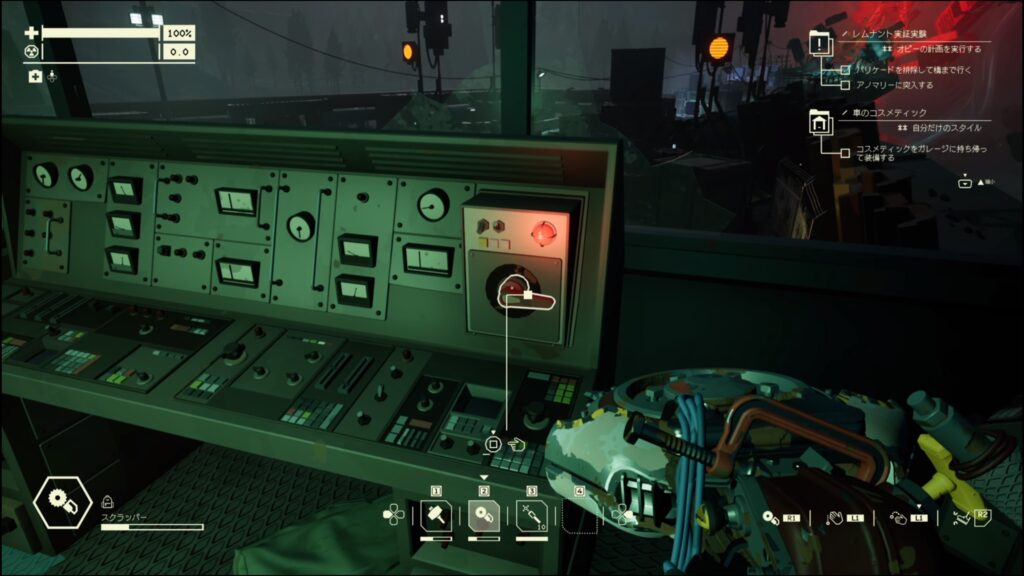Toggle the バリケードを排除して橋まで行く objective checkbox
This screenshot has width=1024, height=576.
coord(846,70)
